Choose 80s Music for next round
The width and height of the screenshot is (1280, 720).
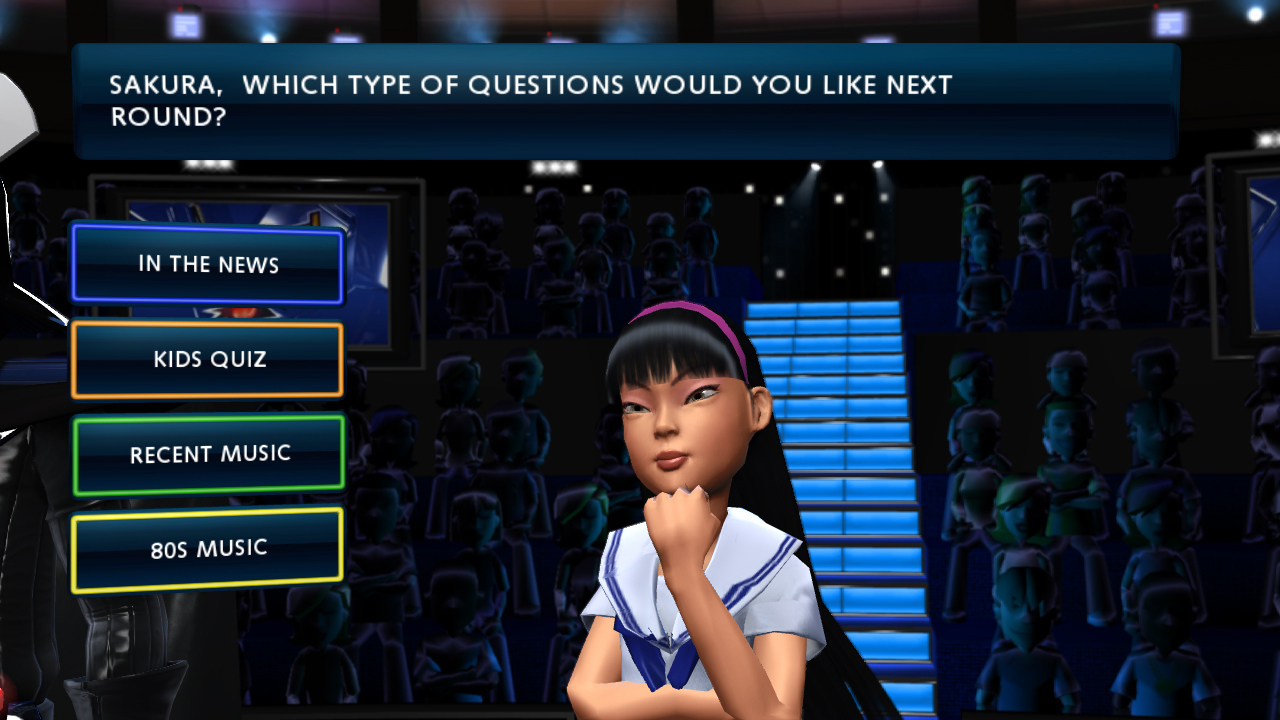click(208, 549)
